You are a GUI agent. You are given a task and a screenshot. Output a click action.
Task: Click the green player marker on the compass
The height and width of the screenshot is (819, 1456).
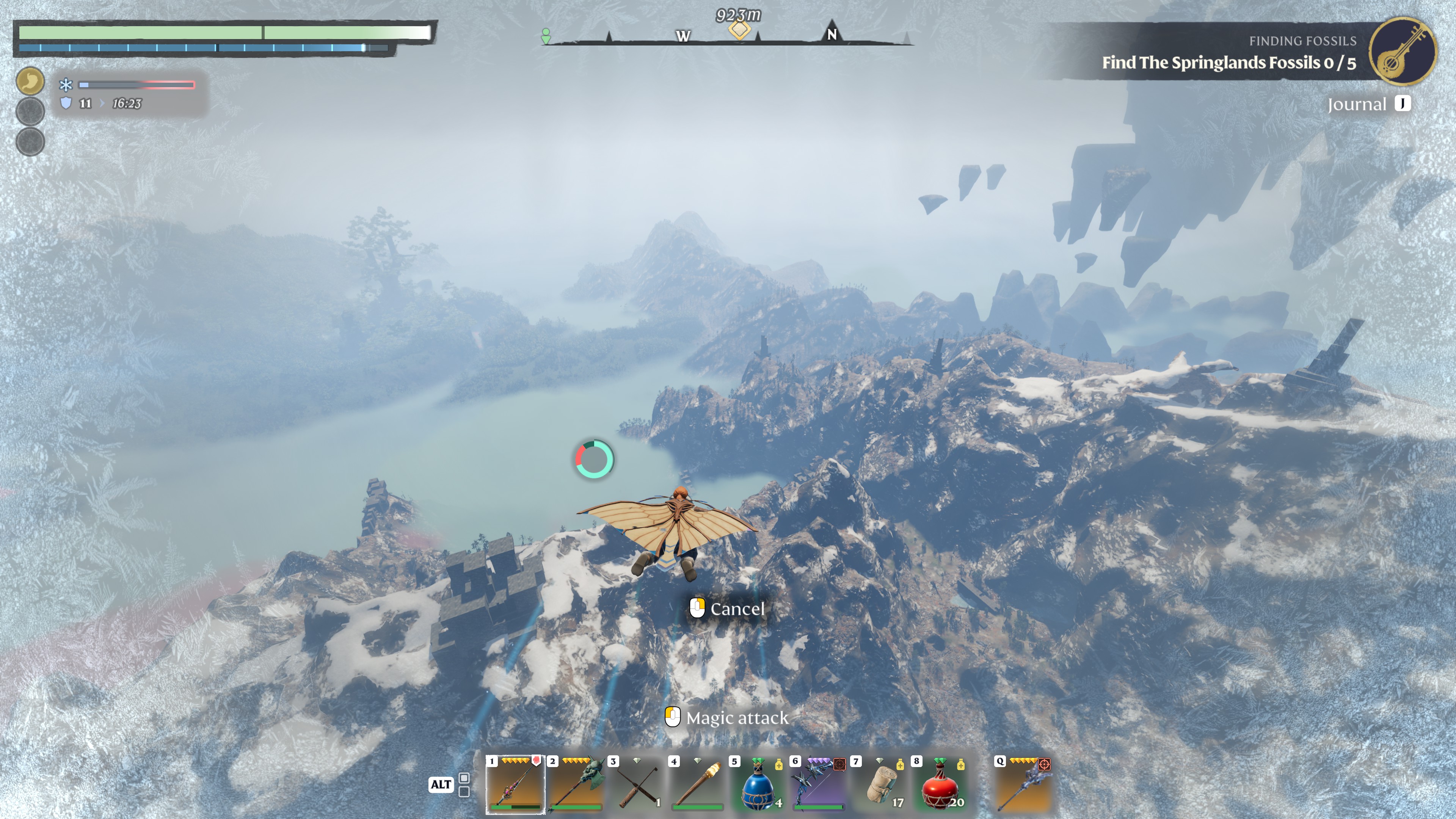tap(546, 36)
